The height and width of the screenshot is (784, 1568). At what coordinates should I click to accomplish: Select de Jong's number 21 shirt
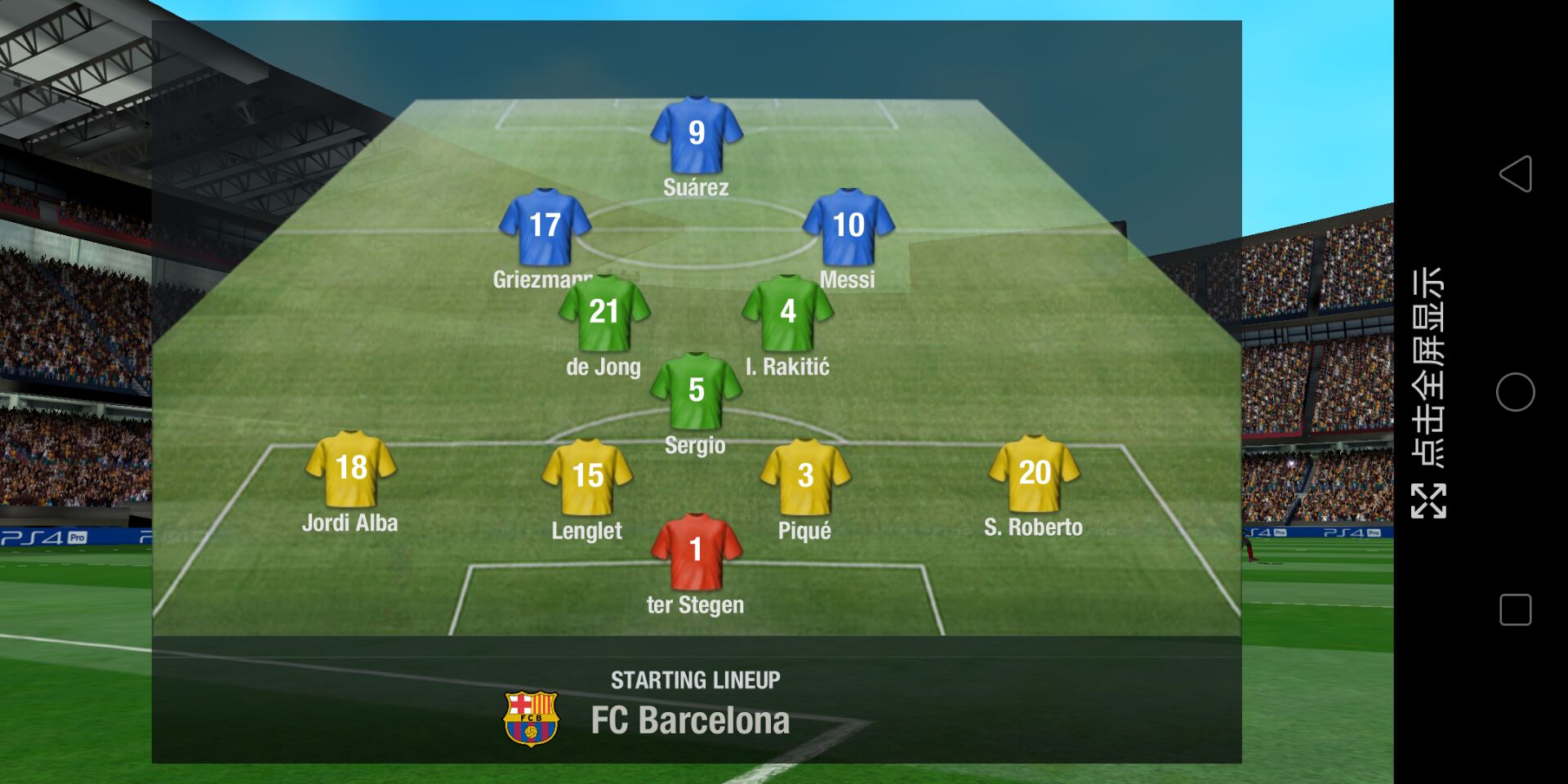point(604,313)
